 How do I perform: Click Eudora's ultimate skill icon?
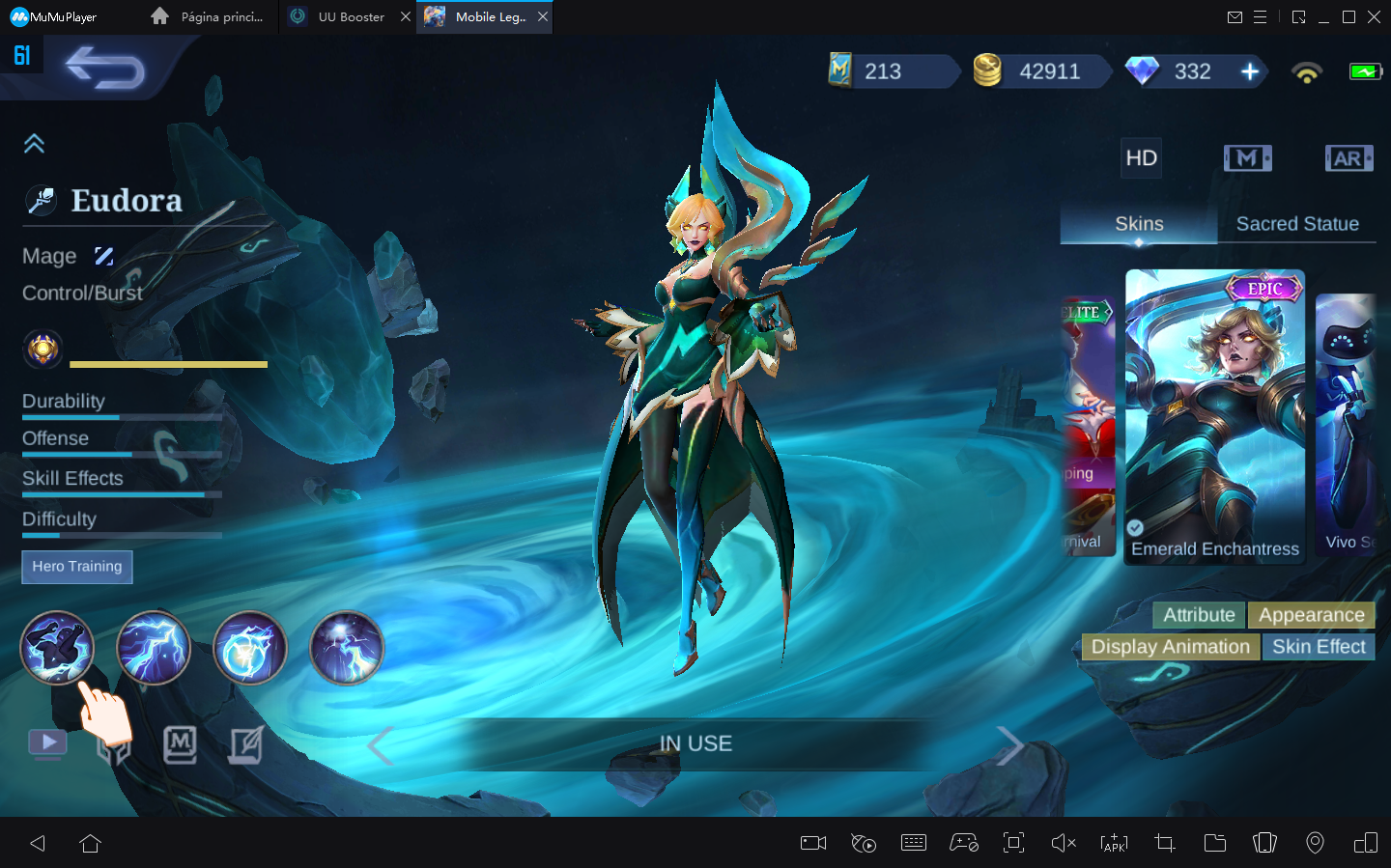(346, 648)
